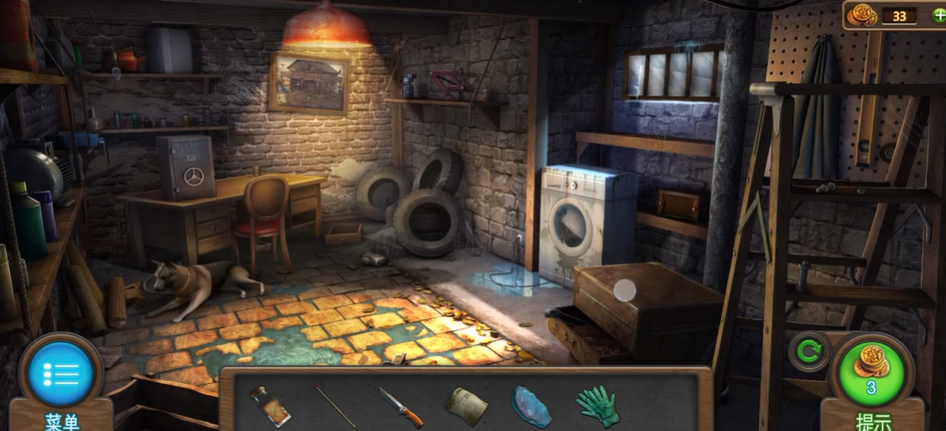Select the green rubber gloves item
The height and width of the screenshot is (431, 946).
[597, 406]
